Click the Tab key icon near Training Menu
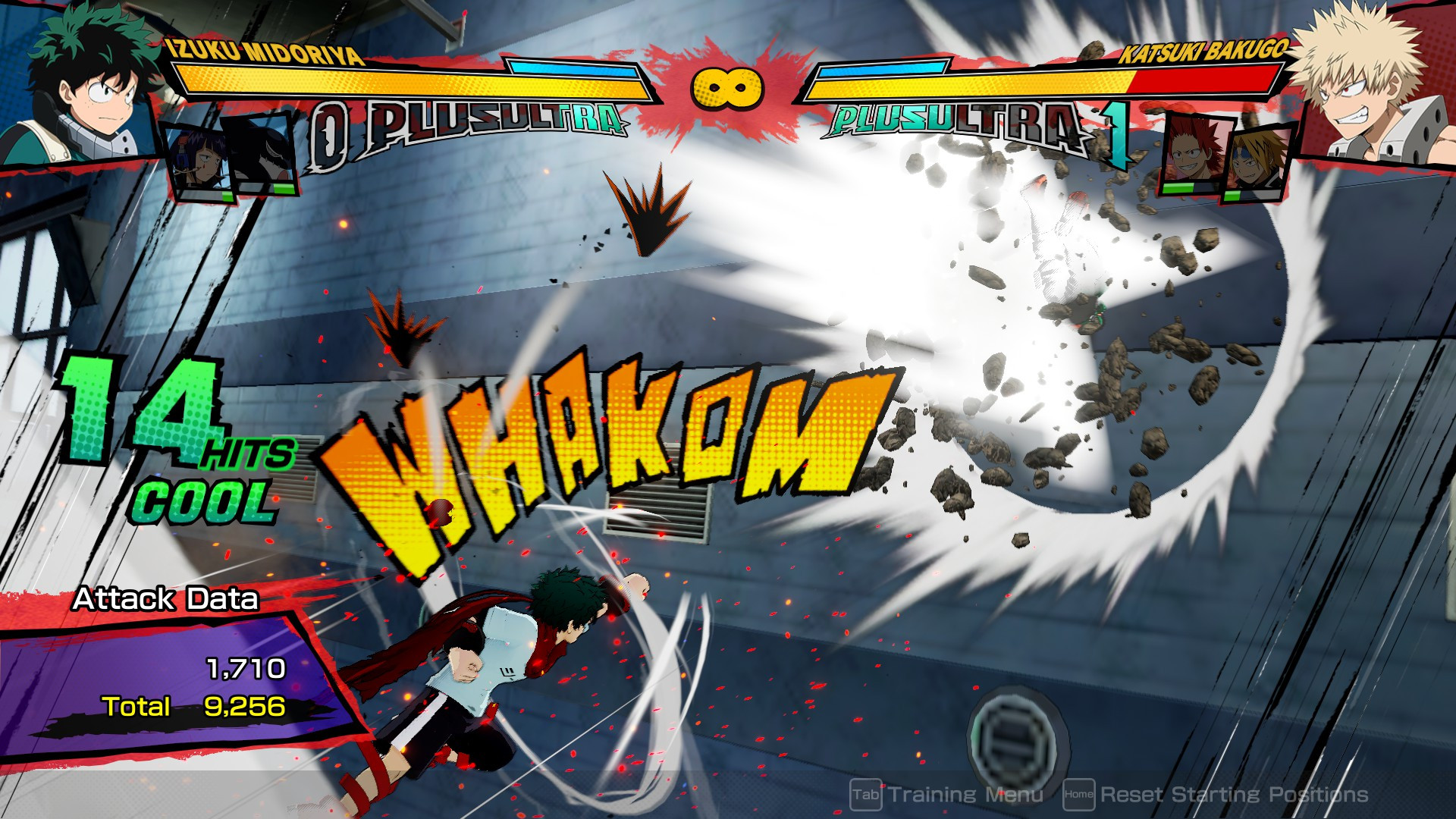1456x819 pixels. (x=867, y=795)
